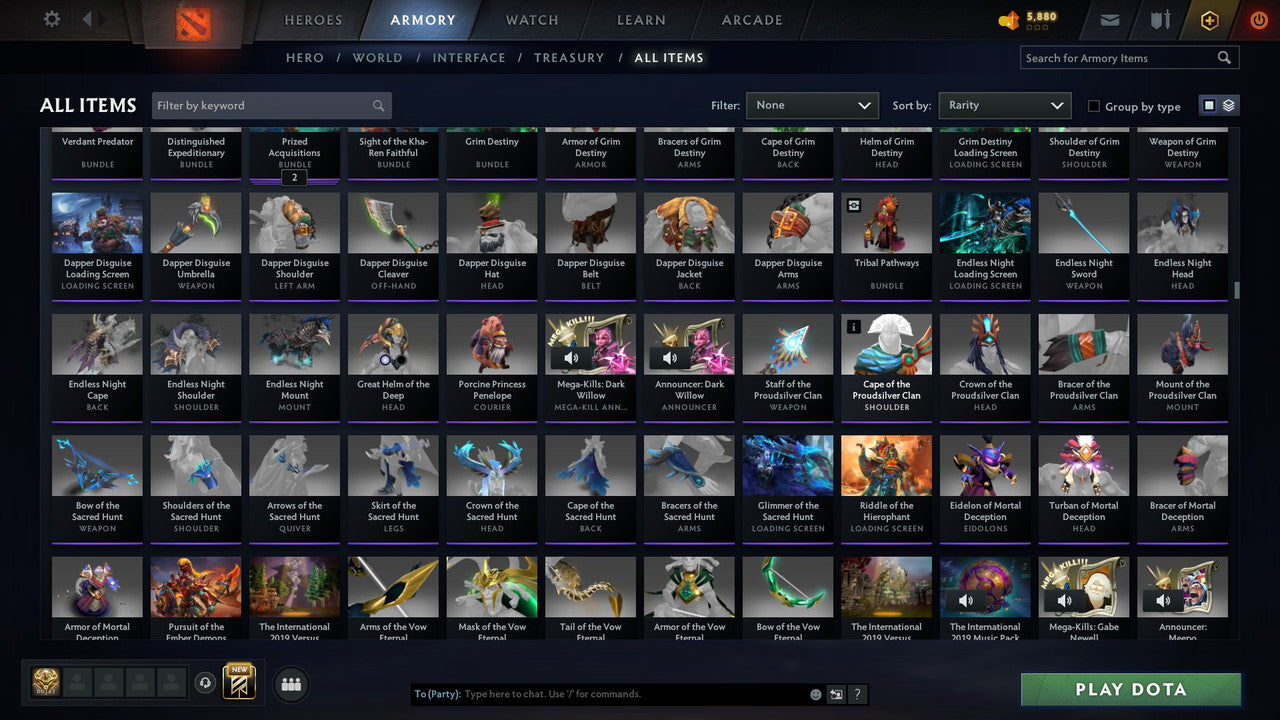This screenshot has width=1280, height=720.
Task: Select the Endless Night Sword thumbnail
Action: (1083, 222)
